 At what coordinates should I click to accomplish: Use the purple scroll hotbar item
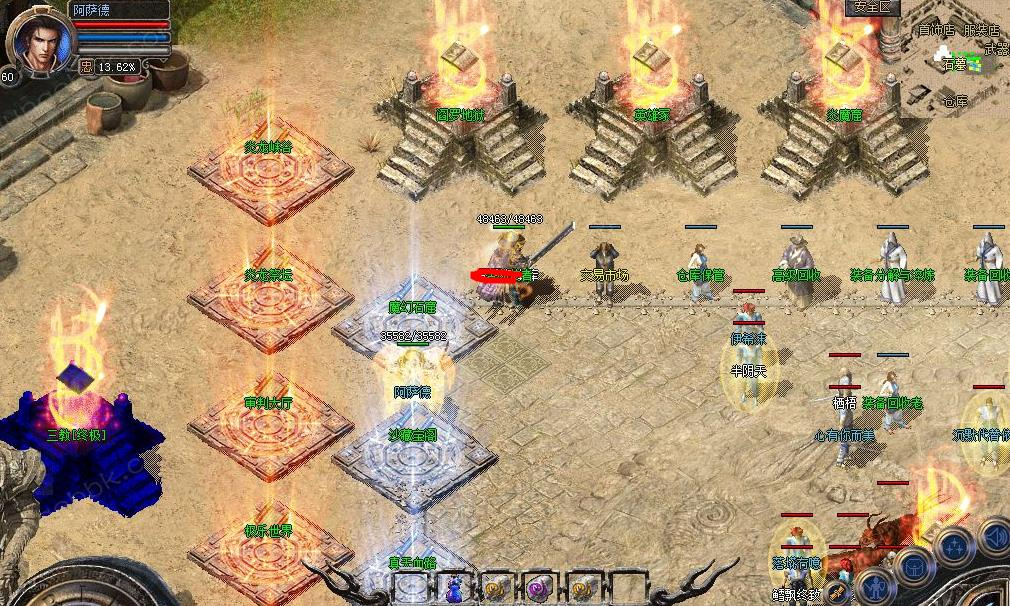[539, 587]
